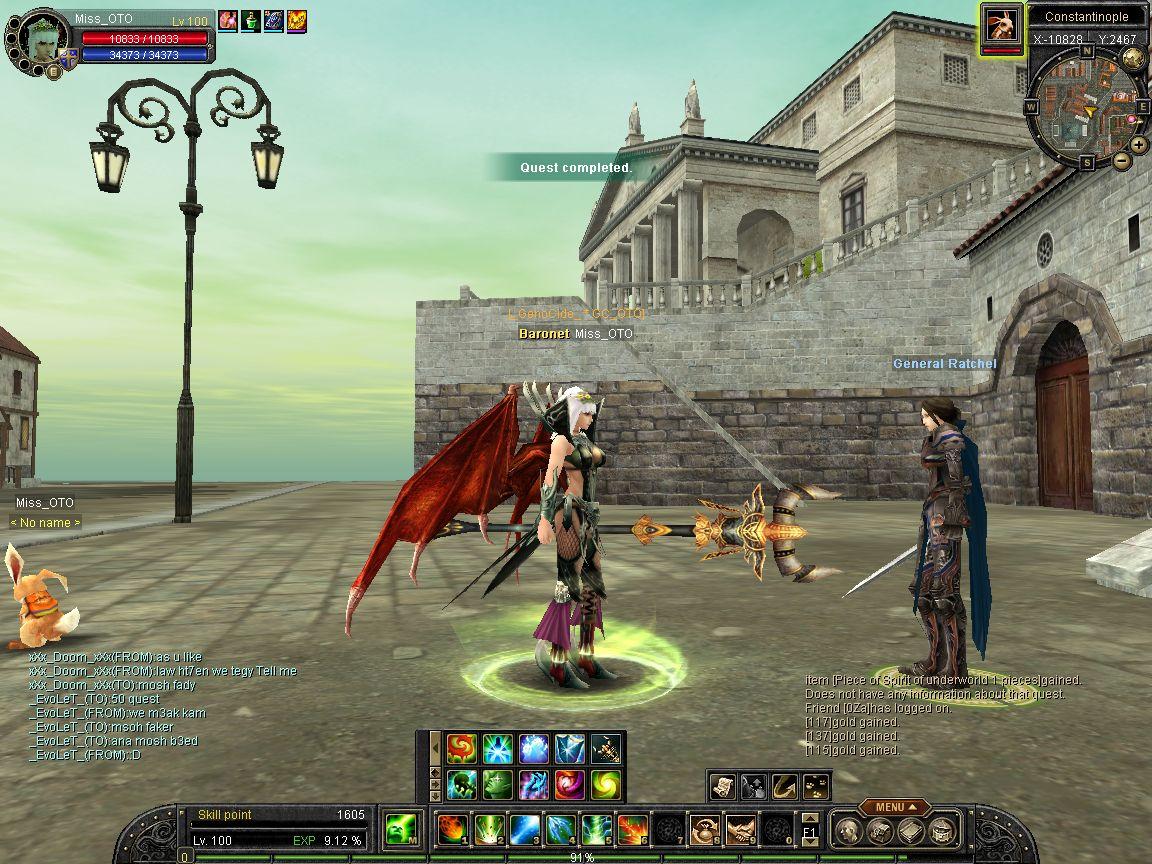Use the handshake action in slot 9

(x=740, y=829)
